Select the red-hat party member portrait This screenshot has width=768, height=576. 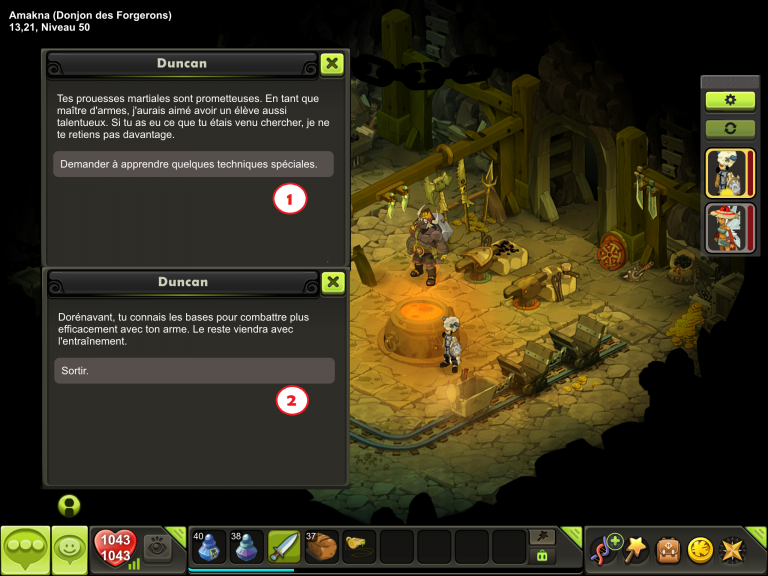(x=730, y=227)
